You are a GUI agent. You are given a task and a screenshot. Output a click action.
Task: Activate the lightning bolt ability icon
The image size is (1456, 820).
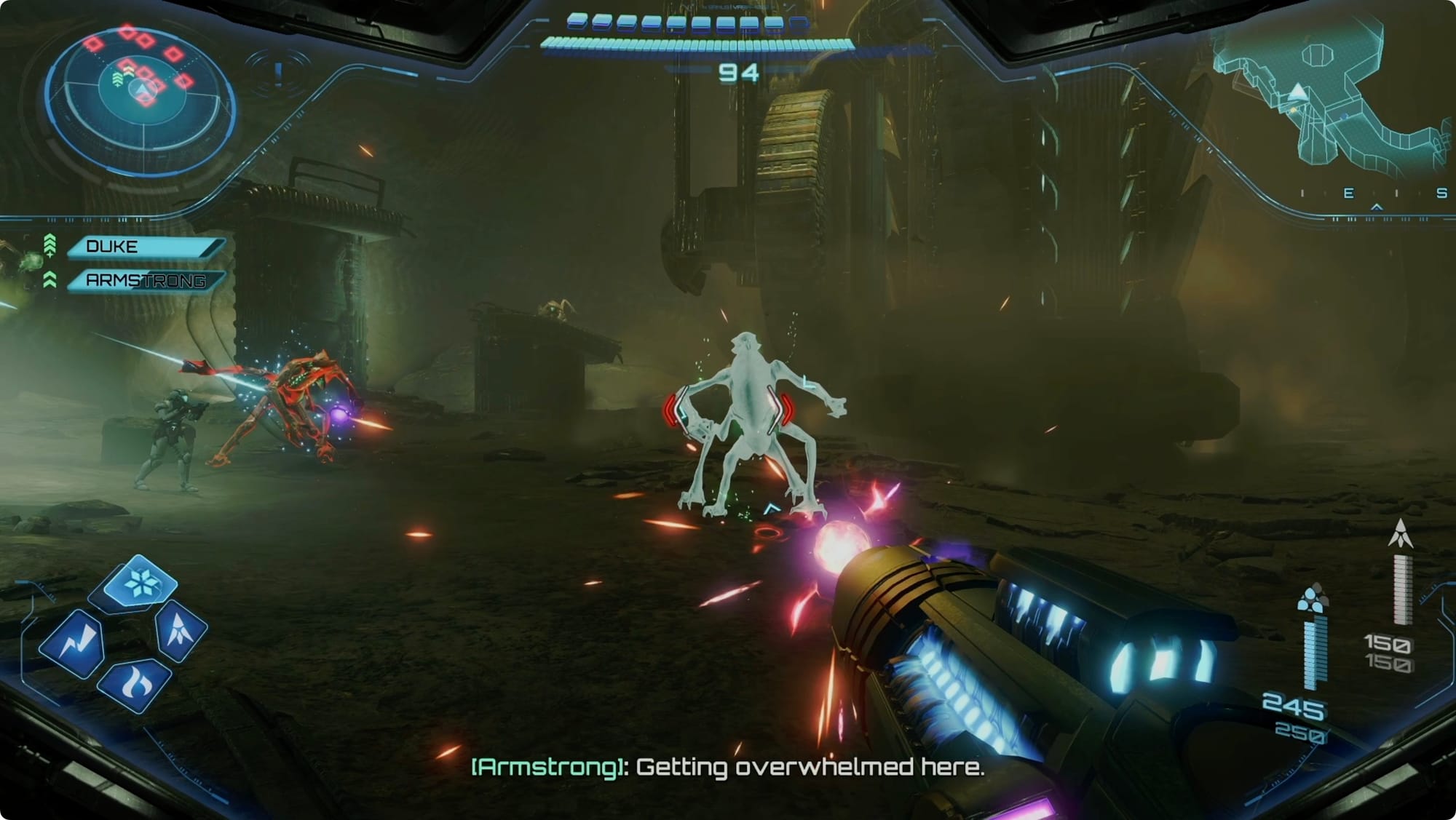tap(73, 643)
